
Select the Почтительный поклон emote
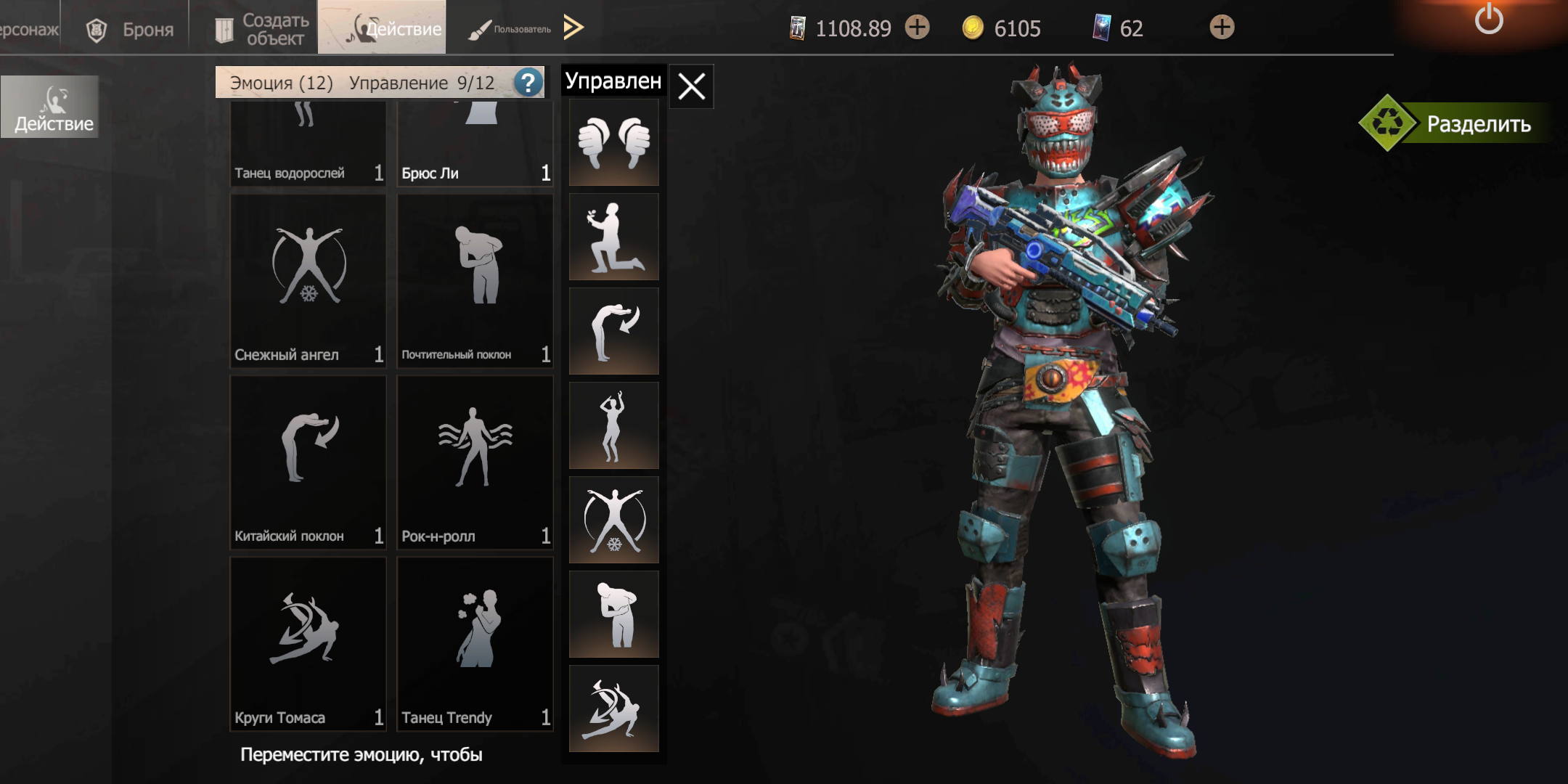coord(475,279)
